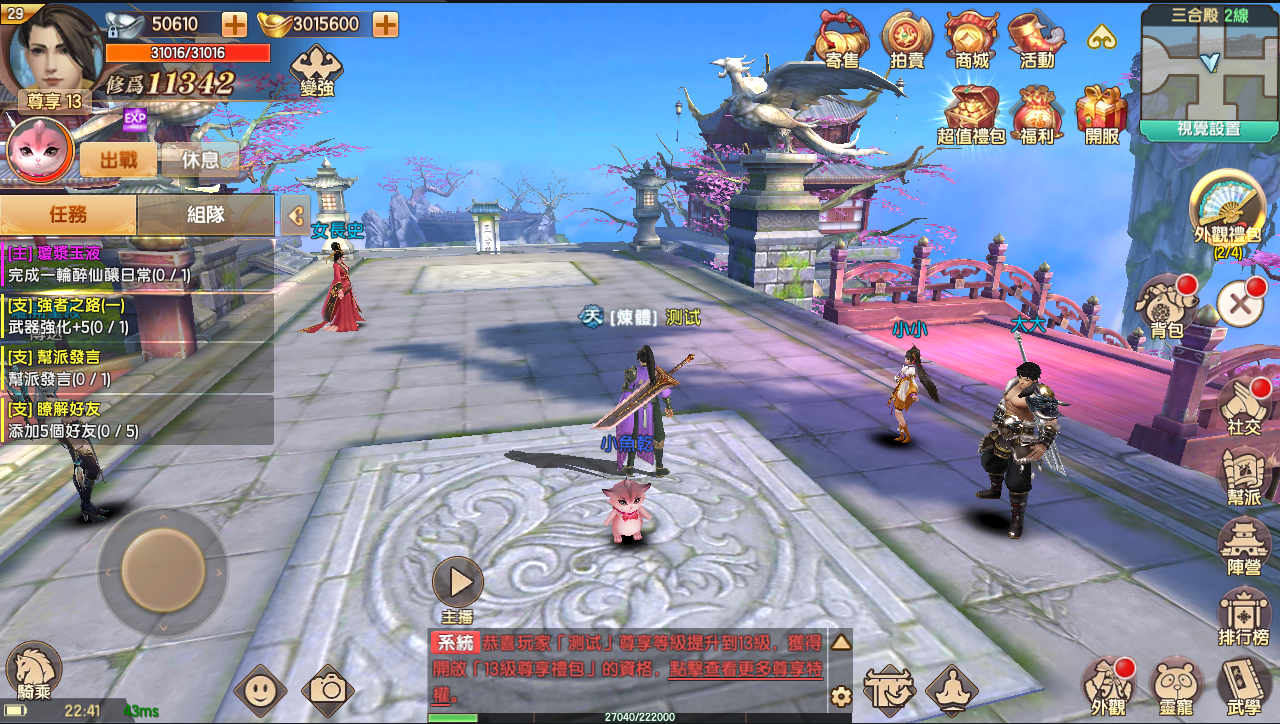Open the 開服 server launch gift
Viewport: 1280px width, 724px height.
pos(1101,115)
